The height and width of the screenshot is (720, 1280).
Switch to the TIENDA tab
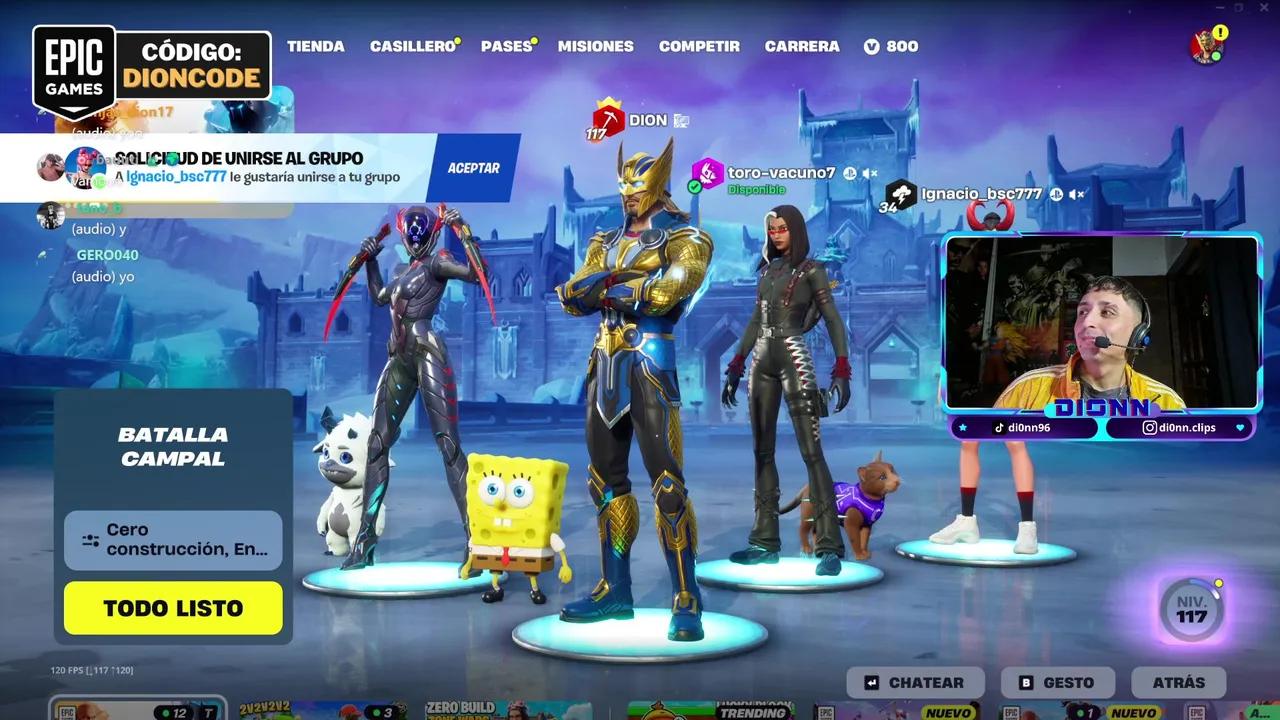[x=316, y=46]
